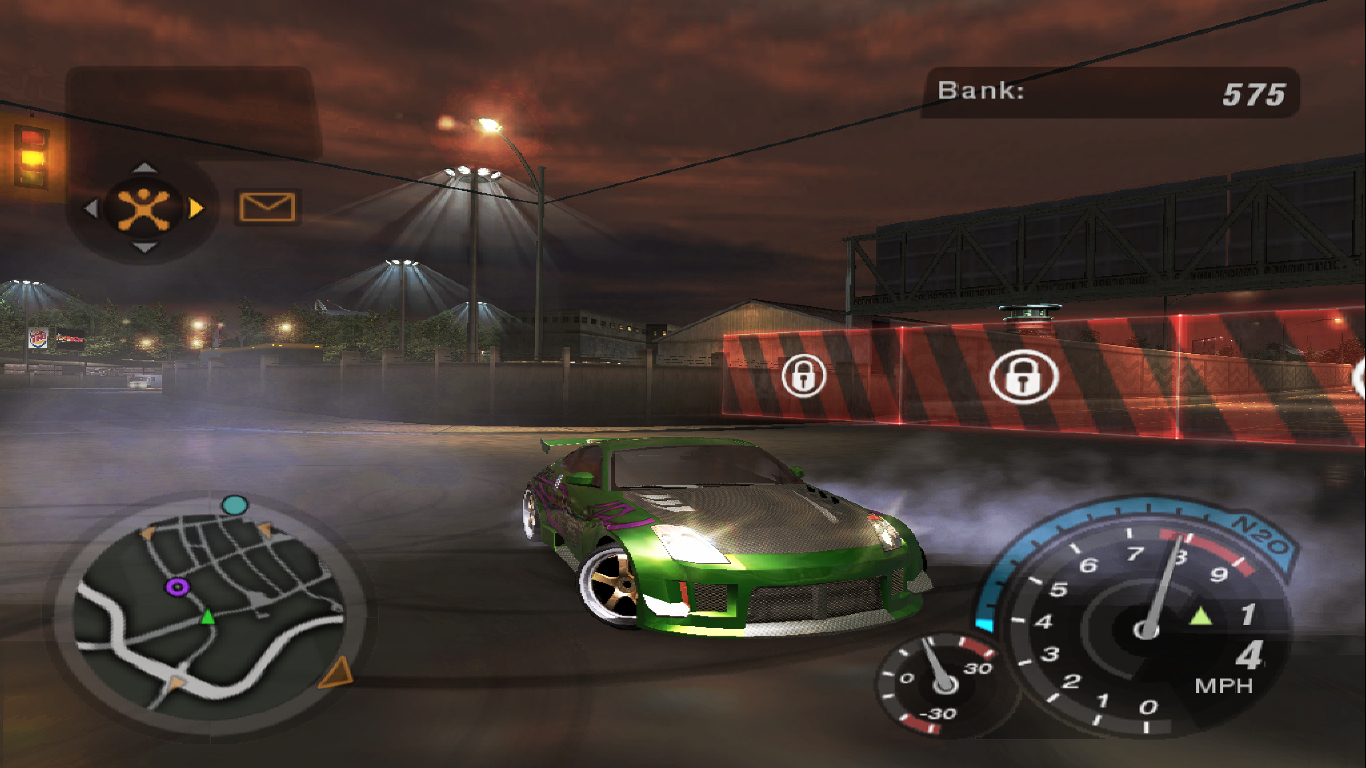
Task: Click the large orange triangle on the minimap rim
Action: (336, 673)
